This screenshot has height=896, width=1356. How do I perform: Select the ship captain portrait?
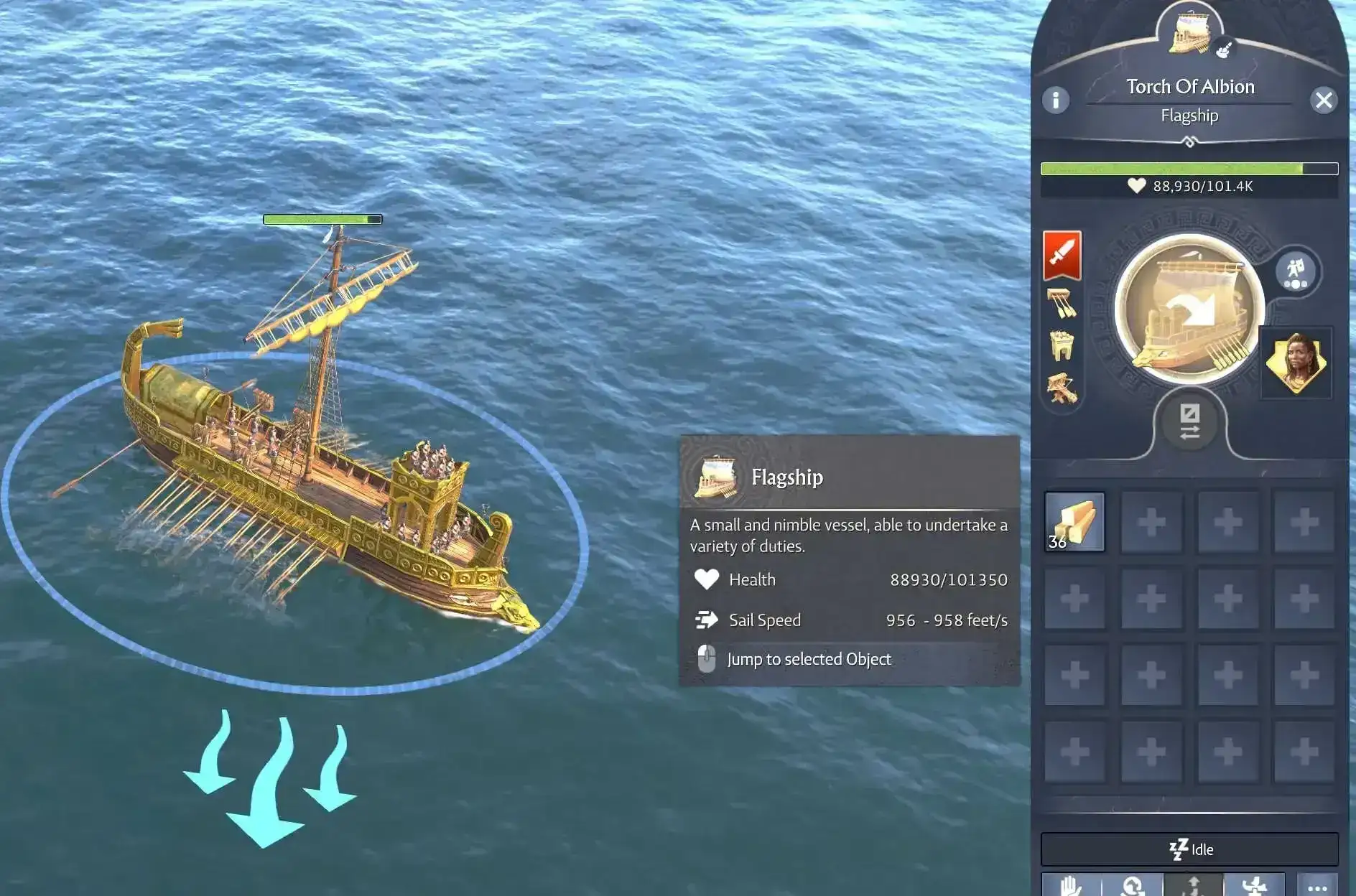[1296, 362]
